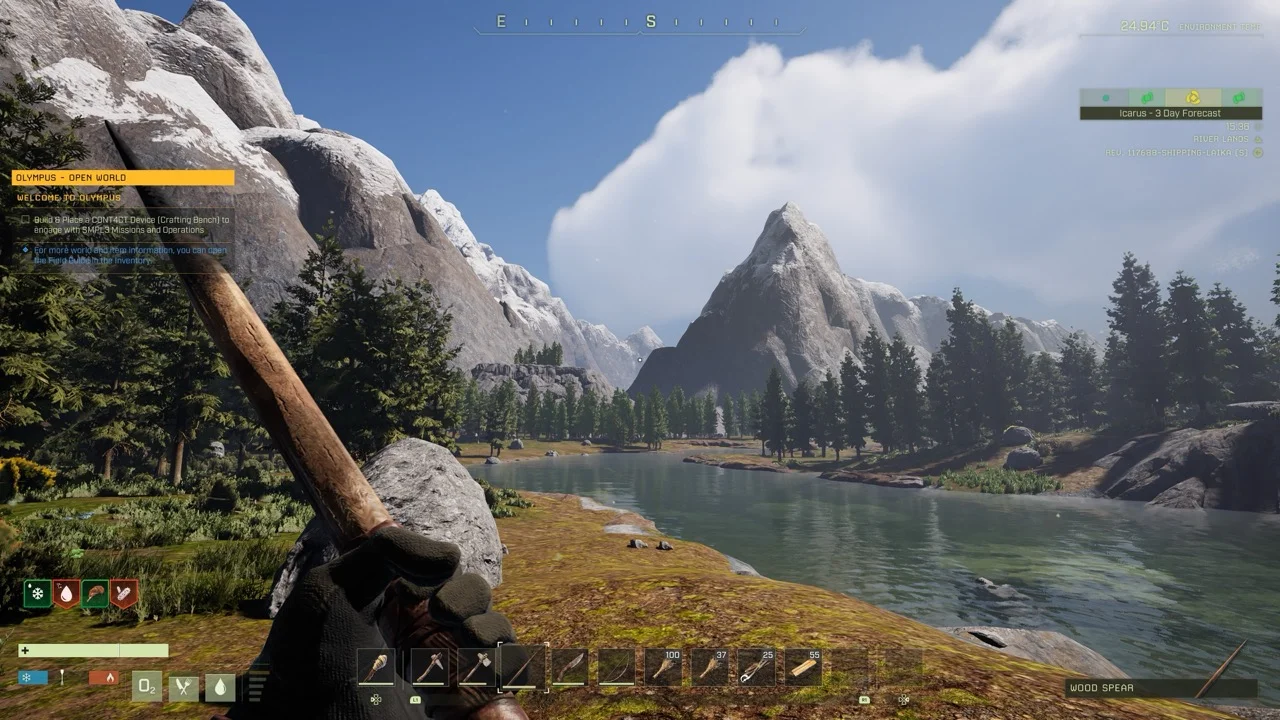Click the red bandage status effect icon
The image size is (1280, 720).
click(x=124, y=594)
